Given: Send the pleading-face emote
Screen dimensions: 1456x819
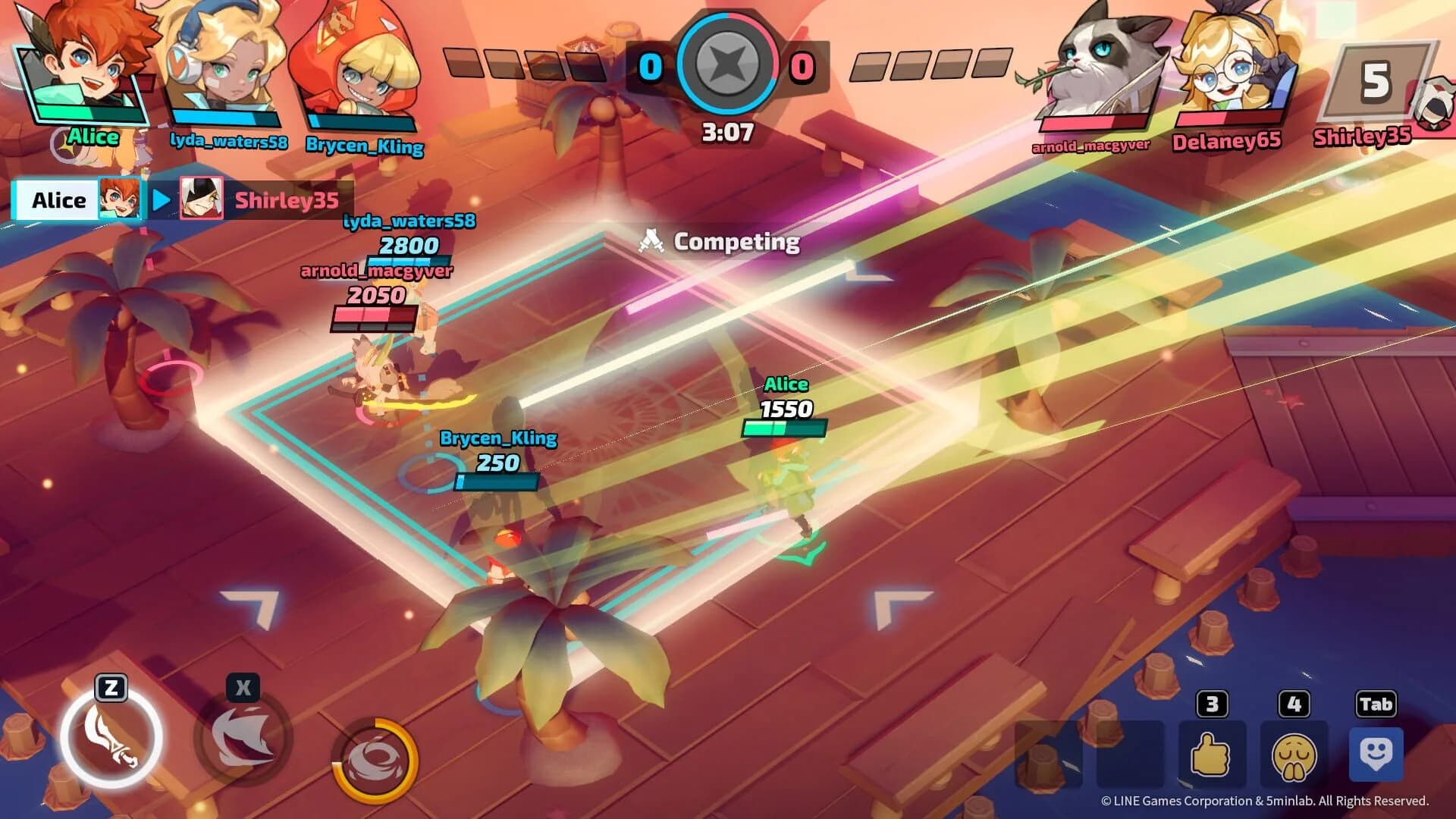Looking at the screenshot, I should (x=1294, y=757).
